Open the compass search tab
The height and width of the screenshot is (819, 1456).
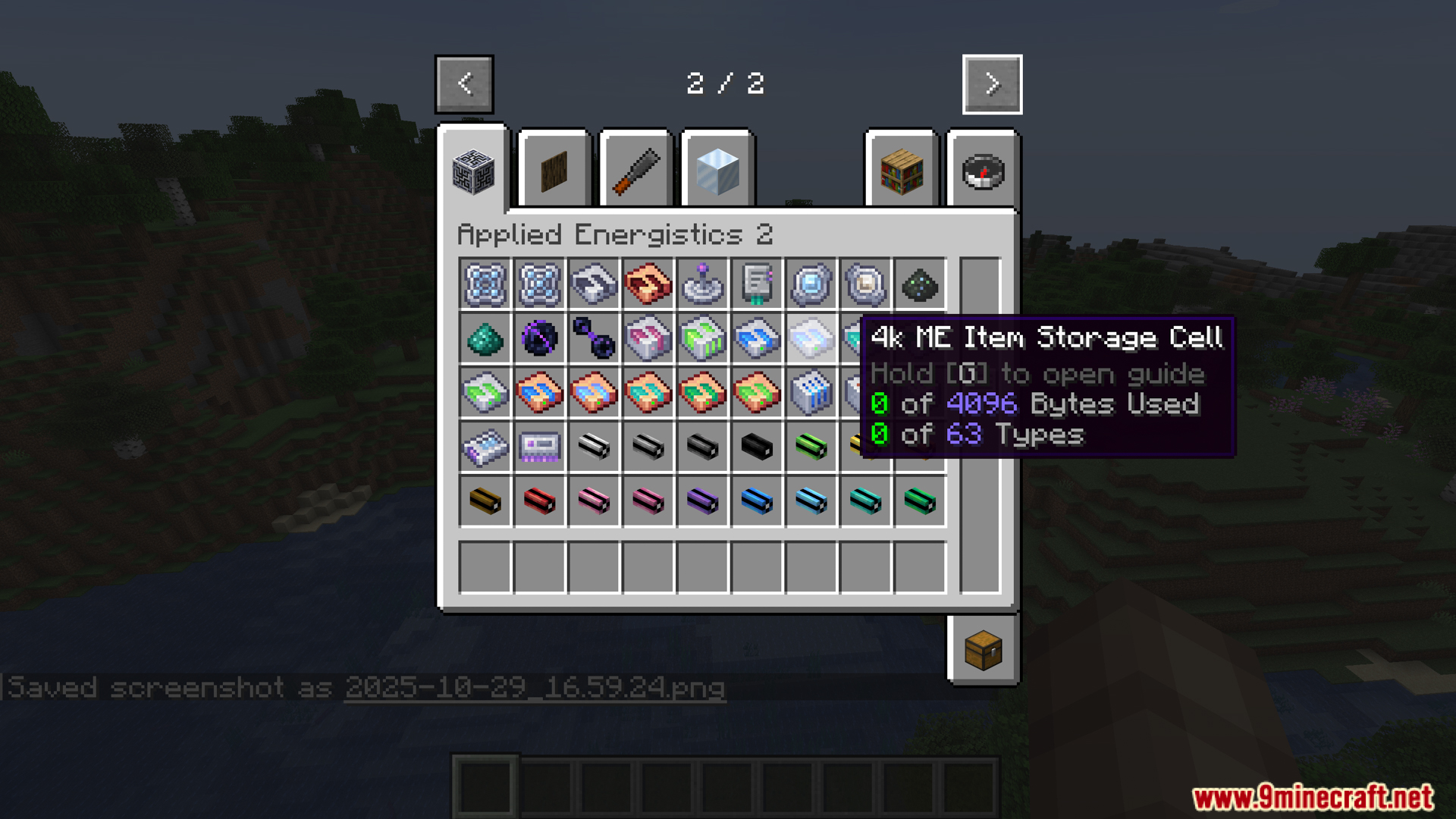click(983, 171)
